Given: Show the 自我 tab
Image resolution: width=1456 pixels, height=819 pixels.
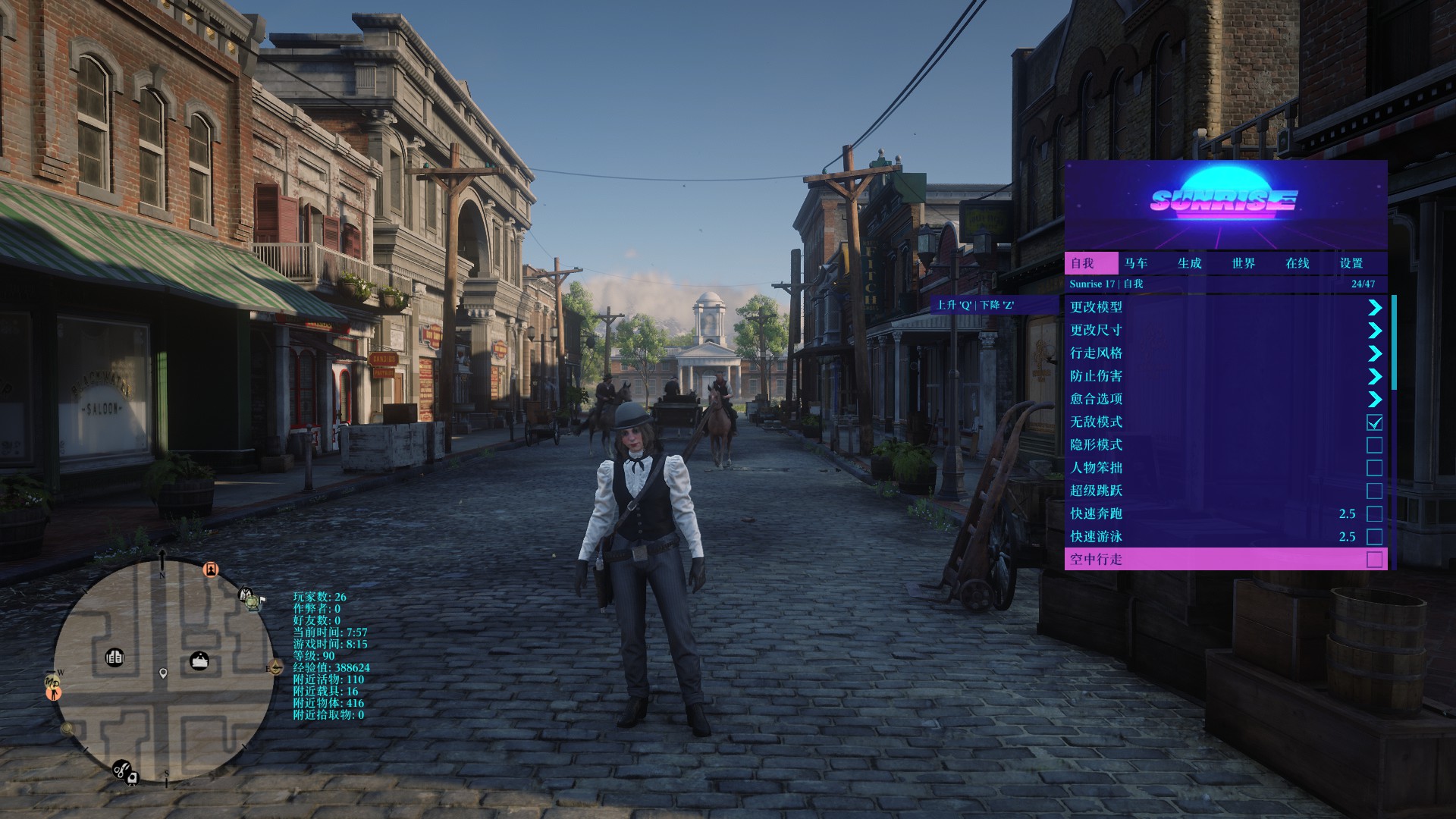Looking at the screenshot, I should [1082, 263].
